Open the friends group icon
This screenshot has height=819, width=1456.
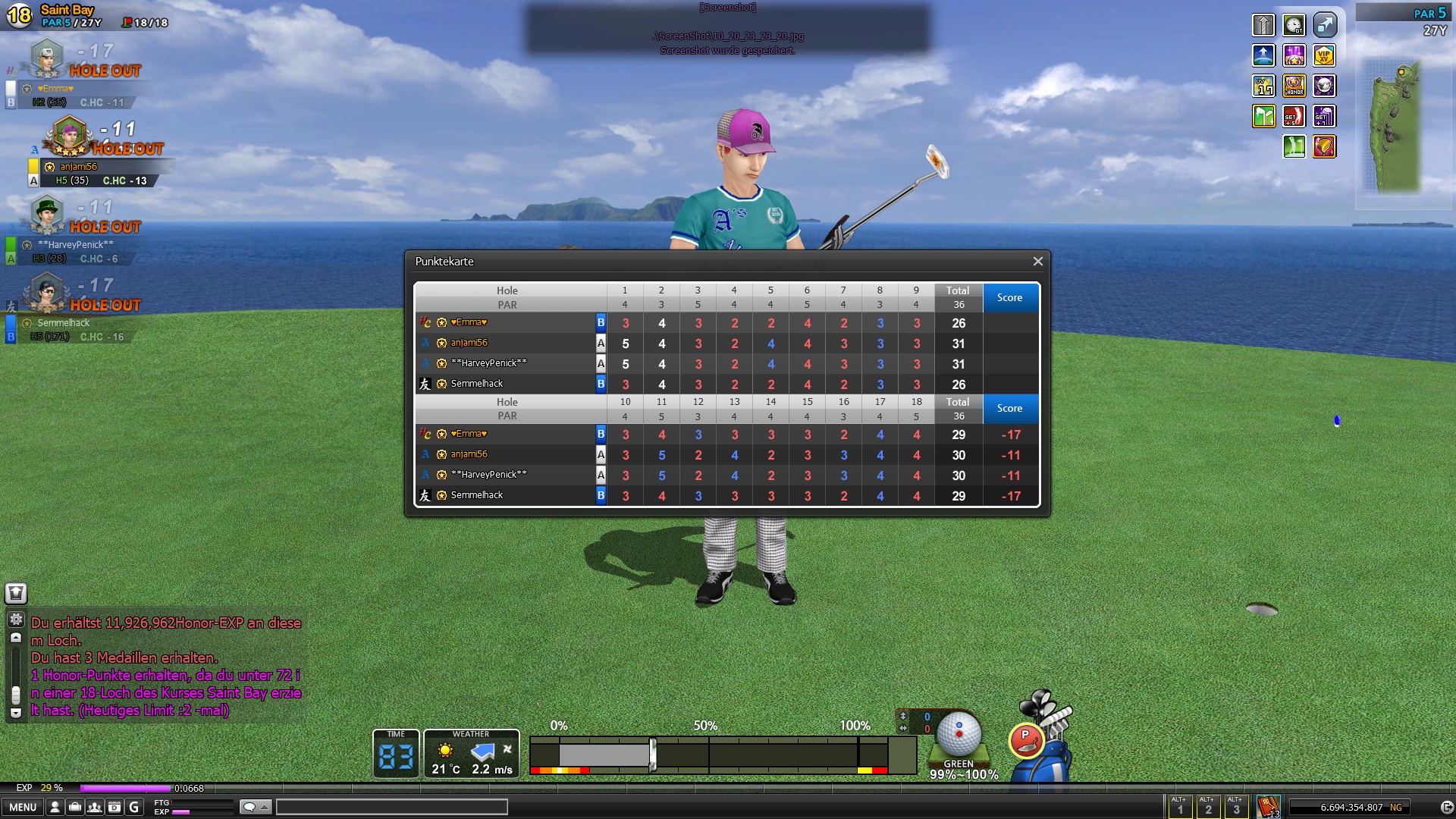pyautogui.click(x=95, y=808)
